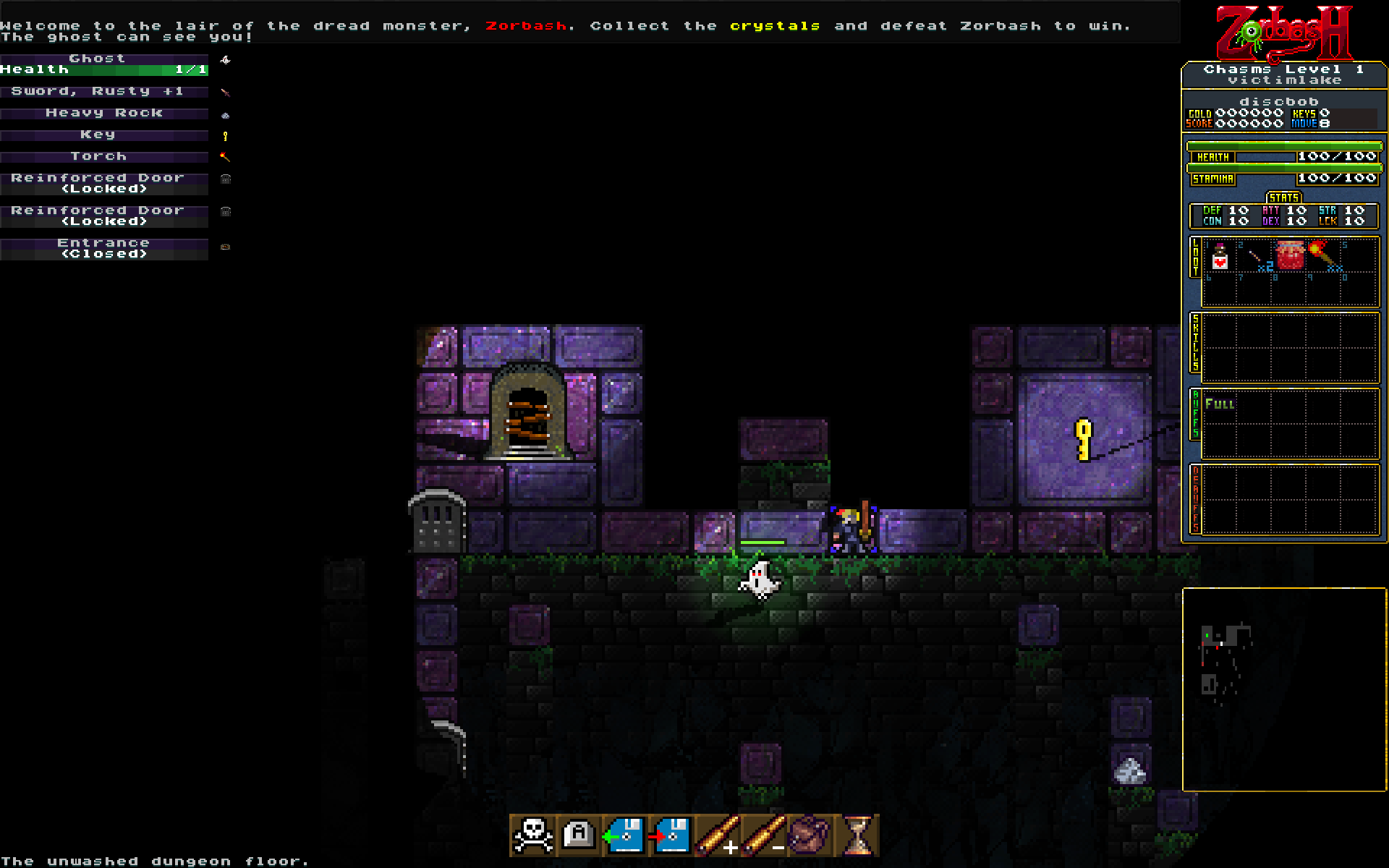Click the dungeon minimap
This screenshot has width=1389, height=868.
point(1284,689)
